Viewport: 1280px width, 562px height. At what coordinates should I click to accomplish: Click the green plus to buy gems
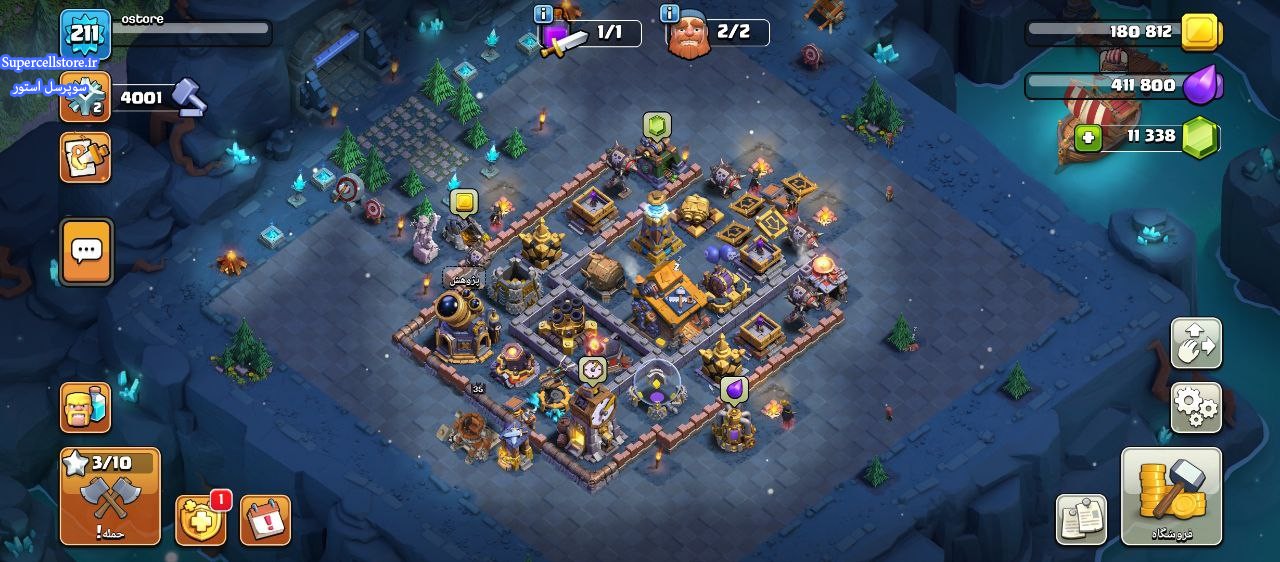click(1088, 138)
